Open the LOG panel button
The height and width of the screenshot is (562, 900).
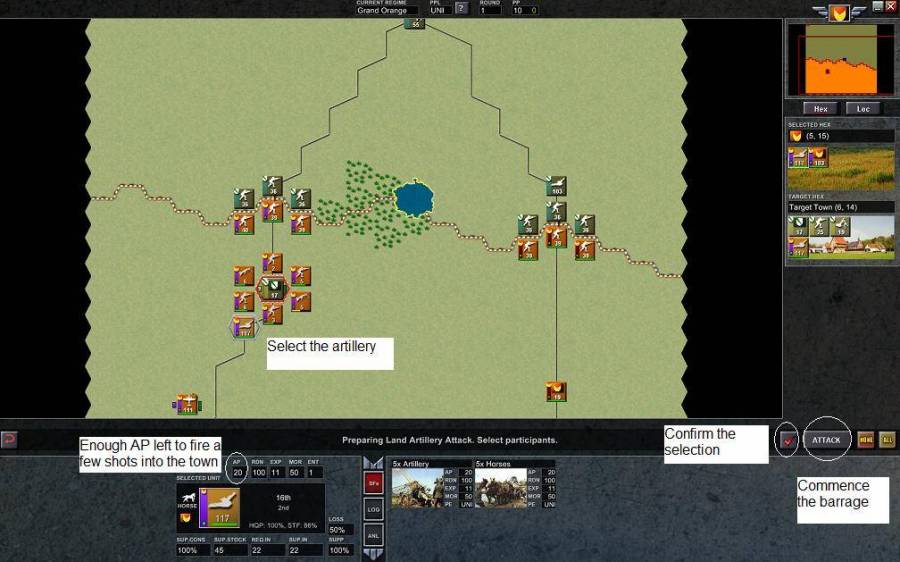point(373,509)
